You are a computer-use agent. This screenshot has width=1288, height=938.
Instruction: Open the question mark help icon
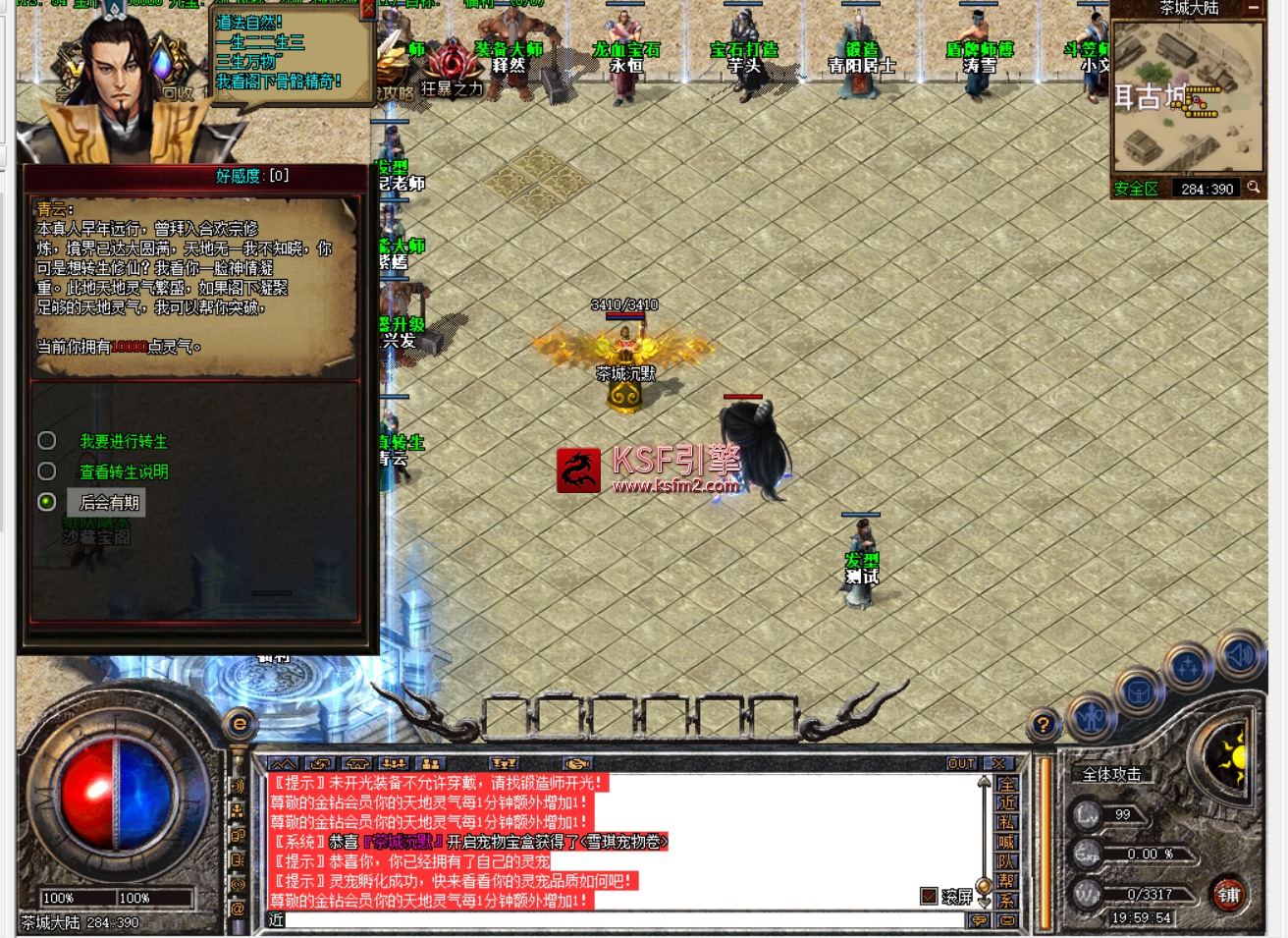pos(1043,725)
